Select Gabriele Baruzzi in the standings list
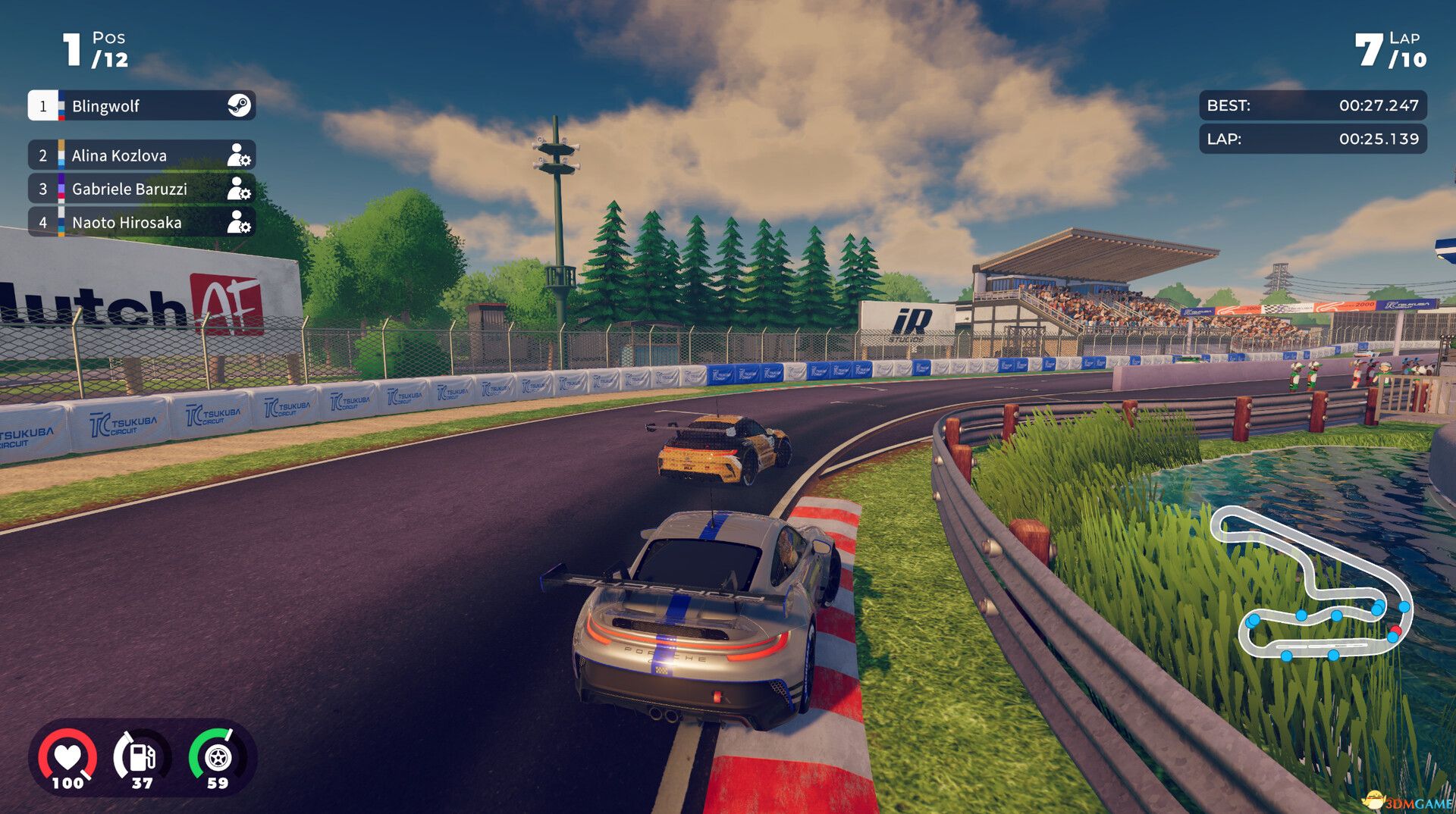Image resolution: width=1456 pixels, height=814 pixels. coord(129,189)
